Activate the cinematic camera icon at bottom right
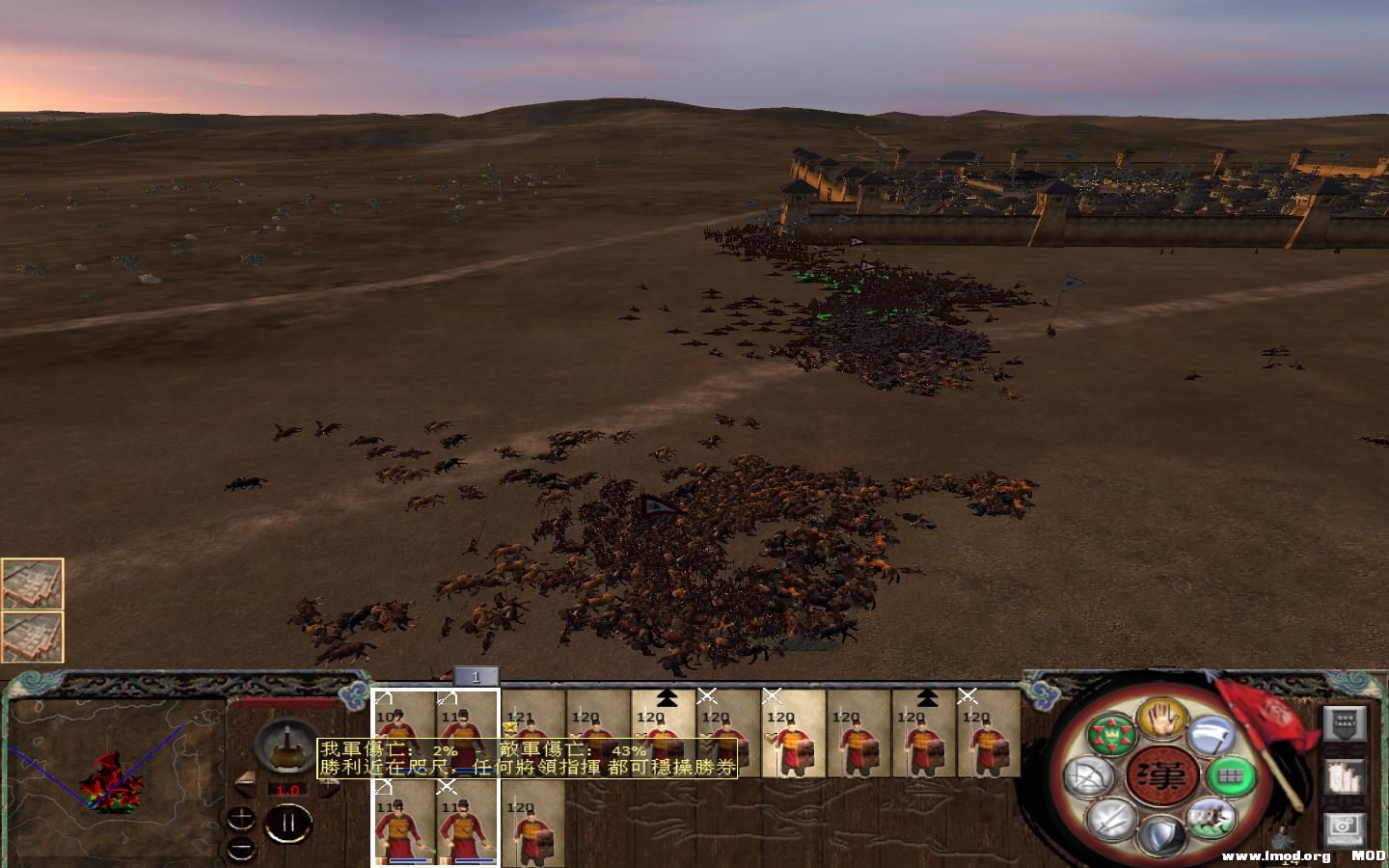 click(1345, 826)
